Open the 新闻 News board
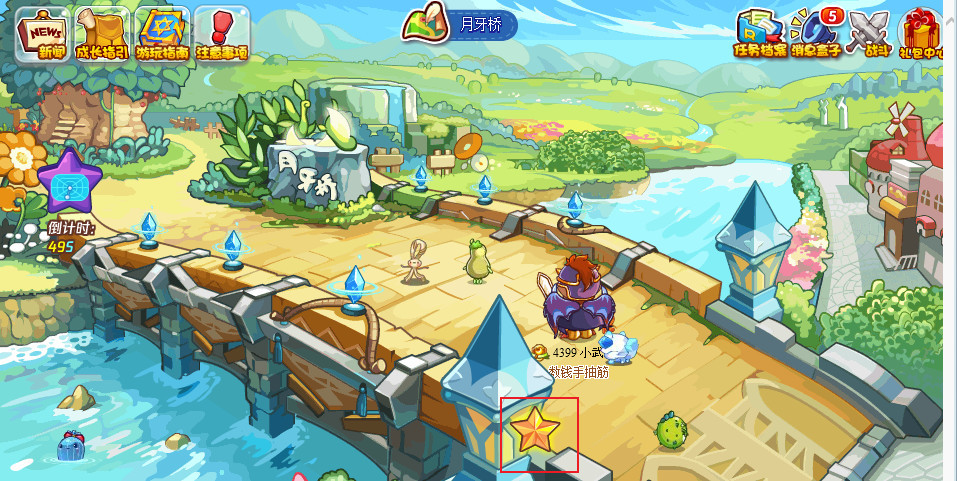Image resolution: width=957 pixels, height=481 pixels. click(x=42, y=33)
